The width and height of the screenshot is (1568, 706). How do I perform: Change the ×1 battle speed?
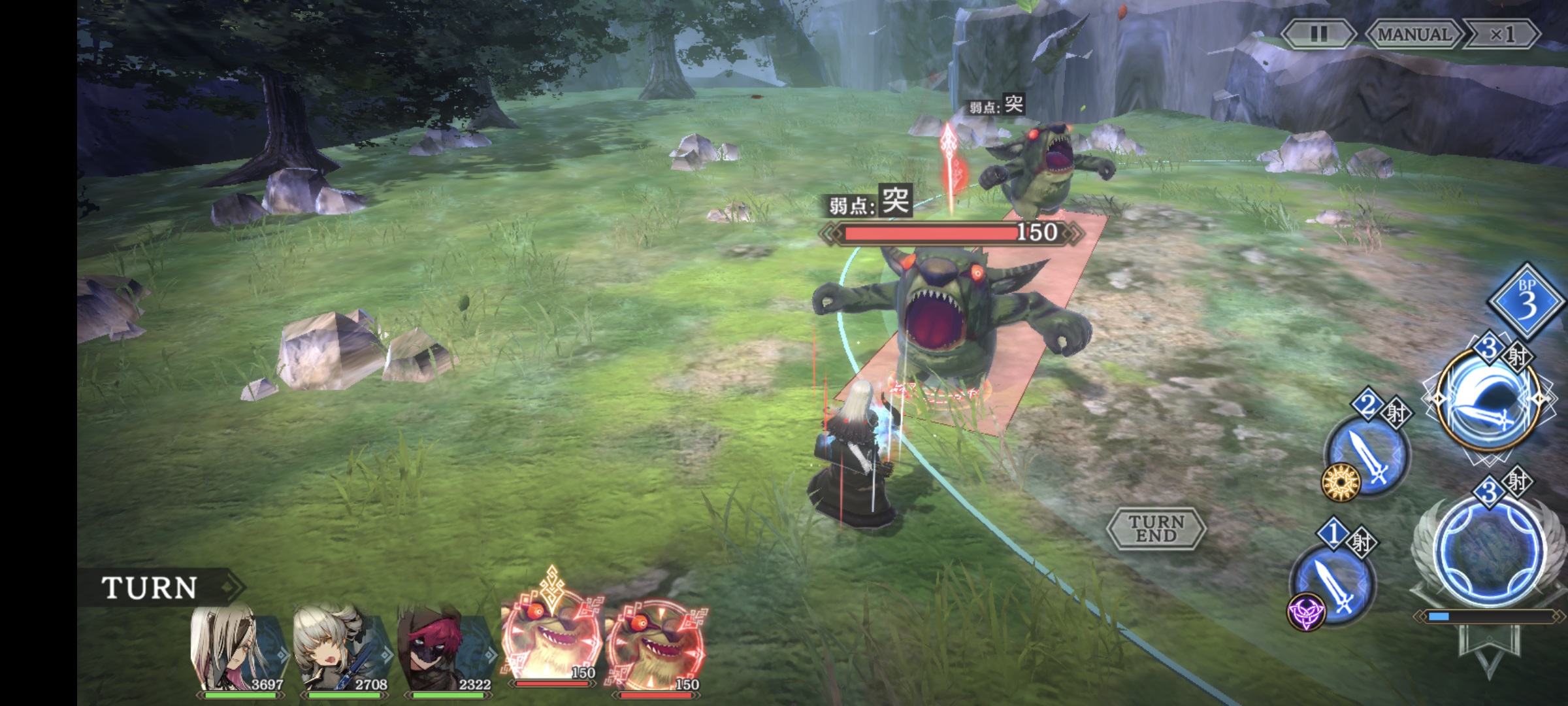[x=1501, y=34]
